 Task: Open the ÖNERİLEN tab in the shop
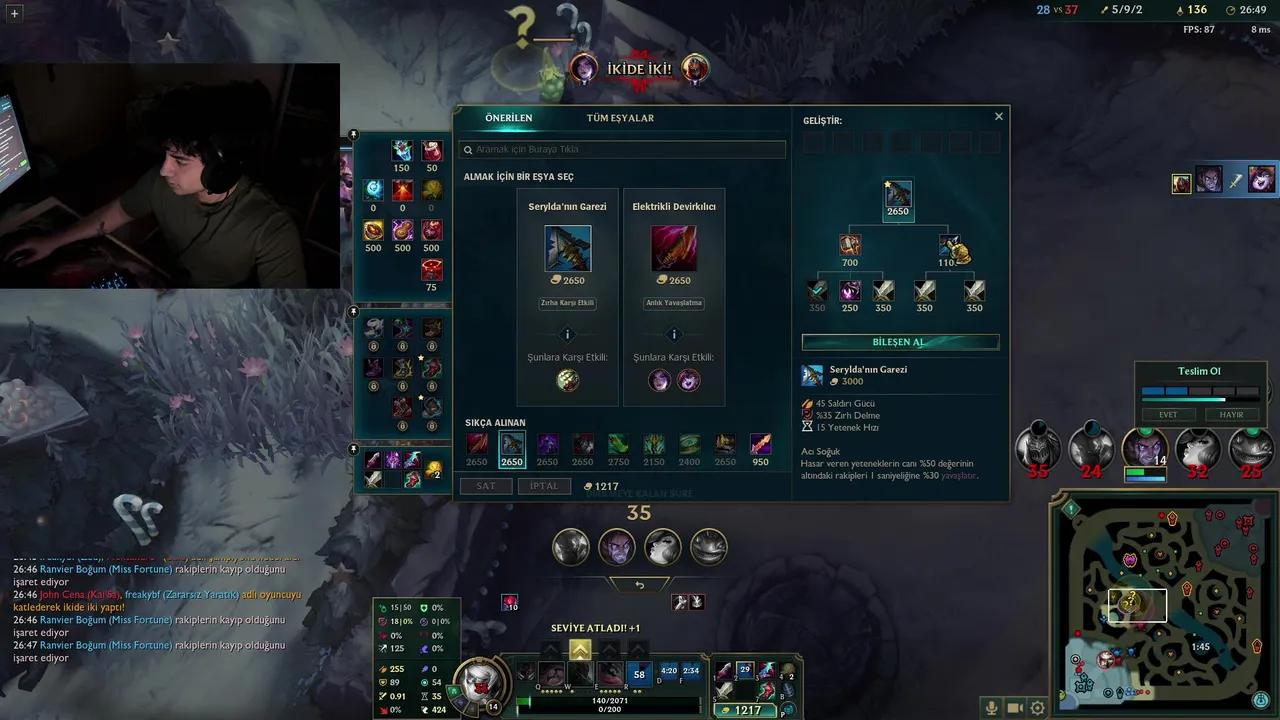510,117
